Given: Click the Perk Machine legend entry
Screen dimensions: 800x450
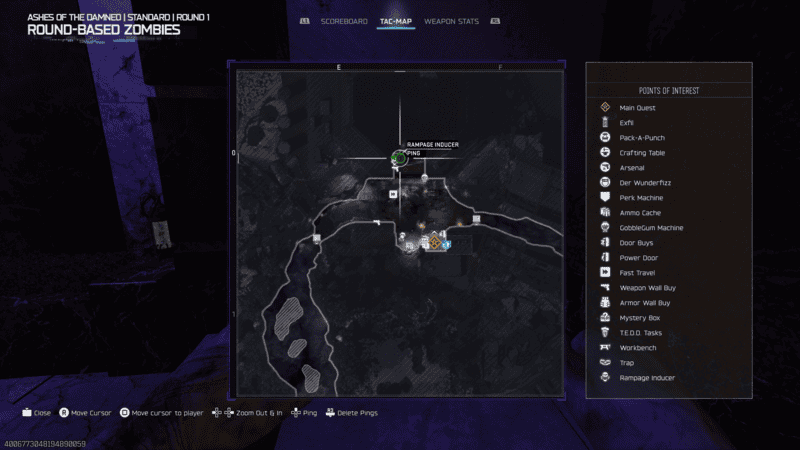Looking at the screenshot, I should pyautogui.click(x=641, y=197).
